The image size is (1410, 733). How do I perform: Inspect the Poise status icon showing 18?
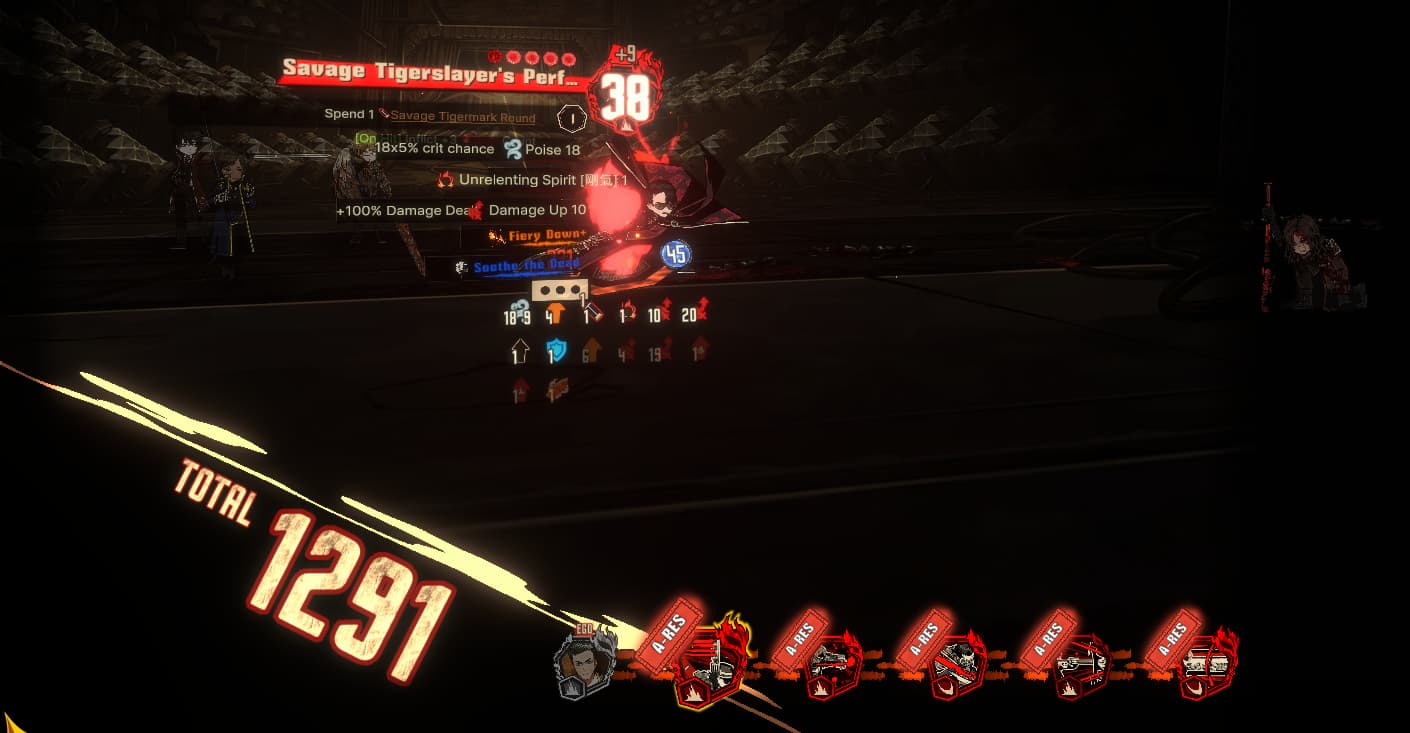tap(513, 150)
